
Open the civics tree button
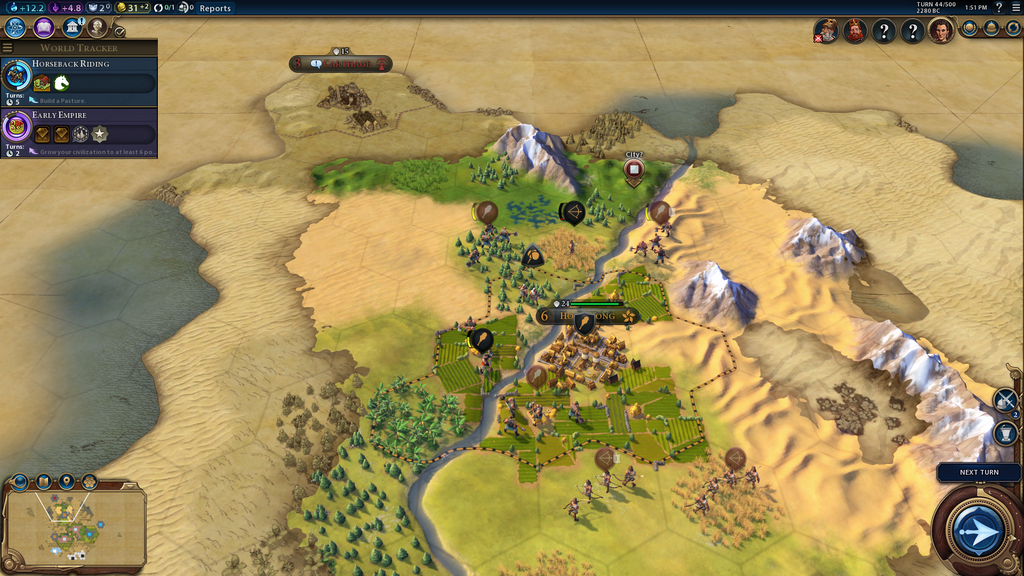point(44,28)
